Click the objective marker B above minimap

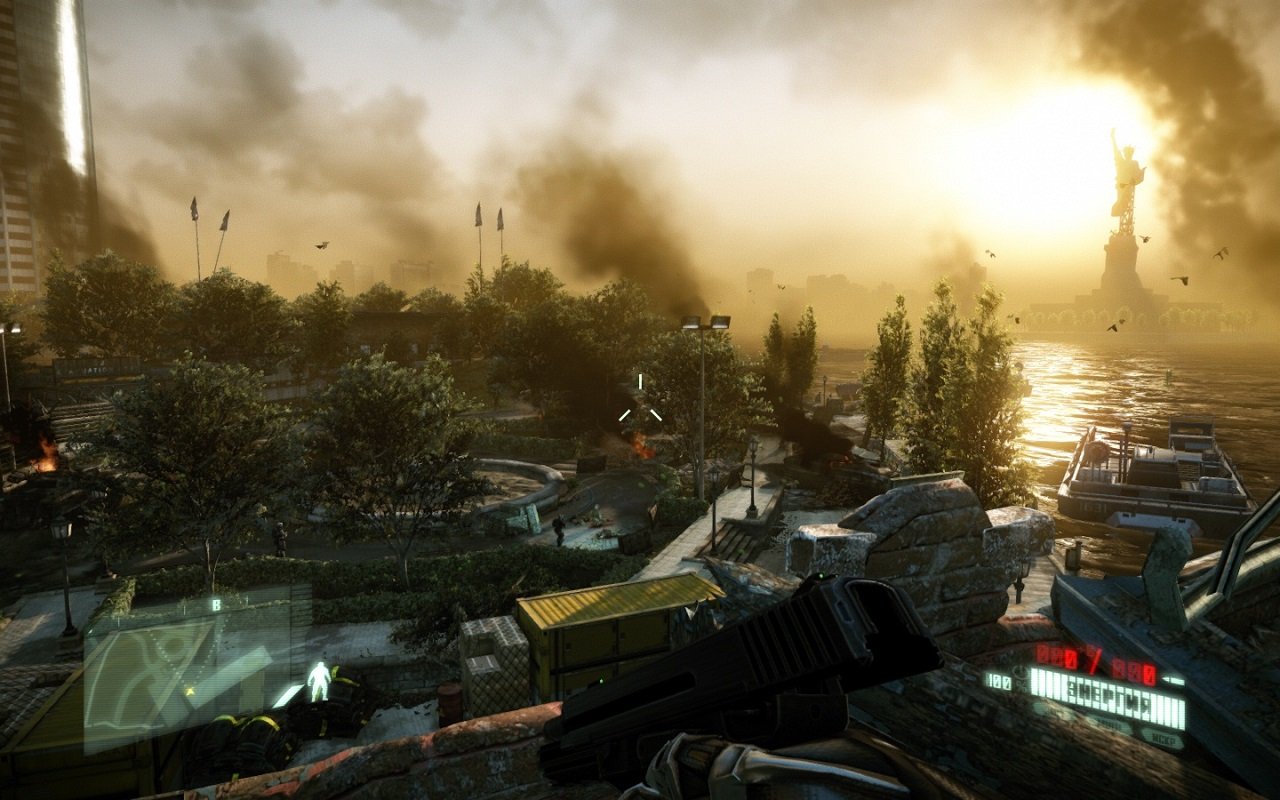[x=217, y=604]
